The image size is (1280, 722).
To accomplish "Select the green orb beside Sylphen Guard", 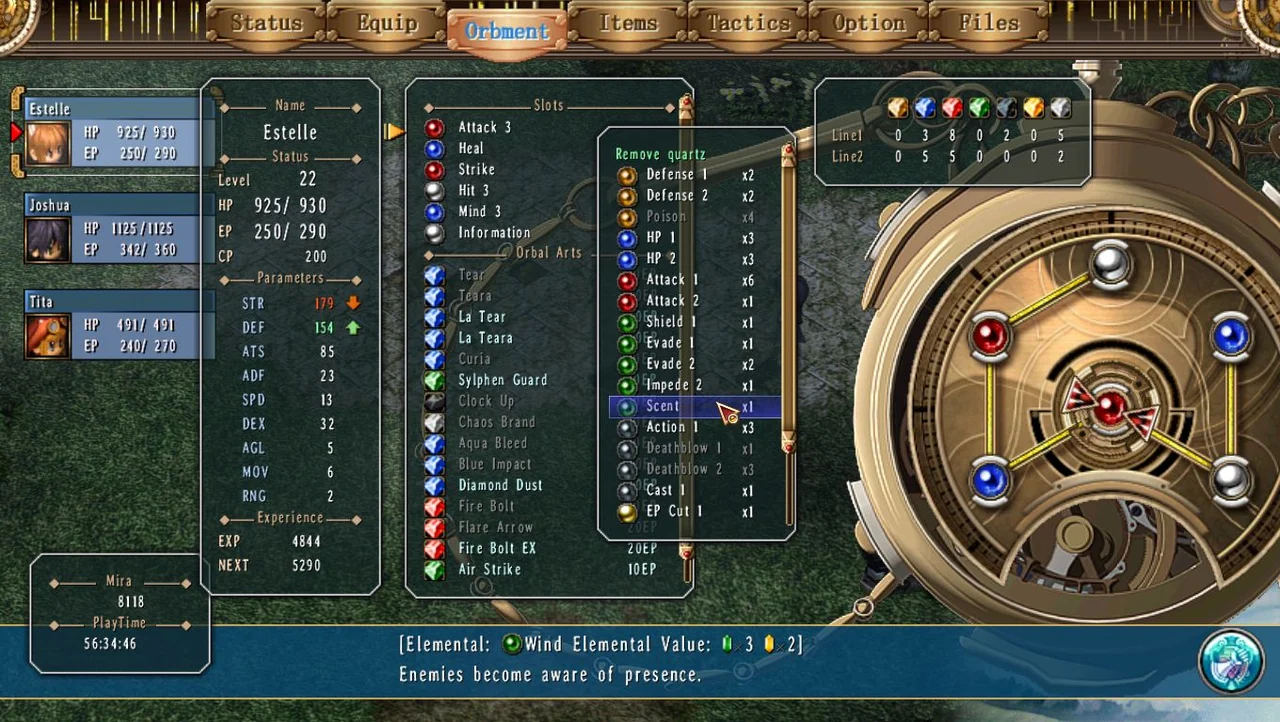I will pos(434,380).
